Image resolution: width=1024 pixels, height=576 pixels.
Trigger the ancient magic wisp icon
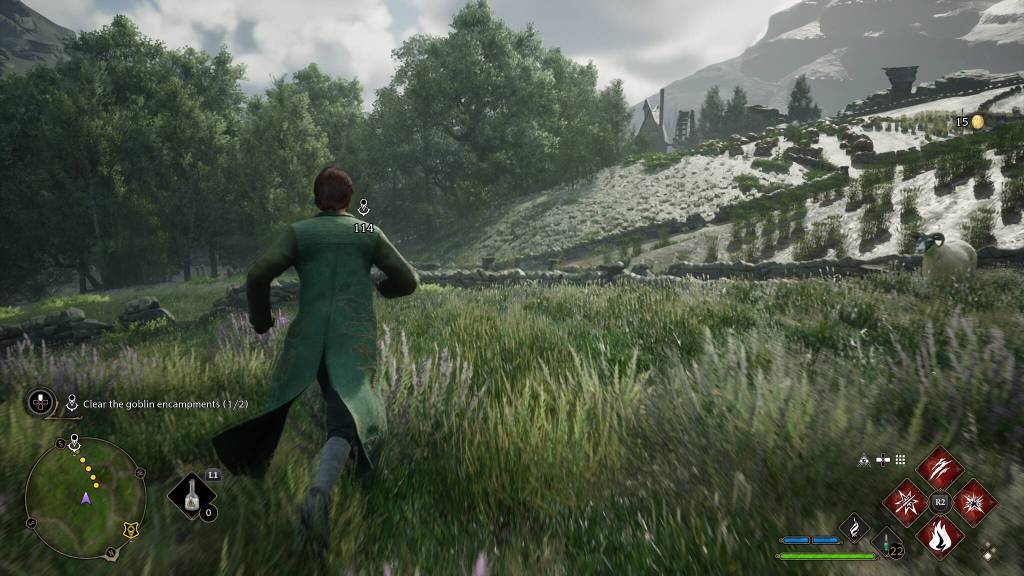[853, 526]
